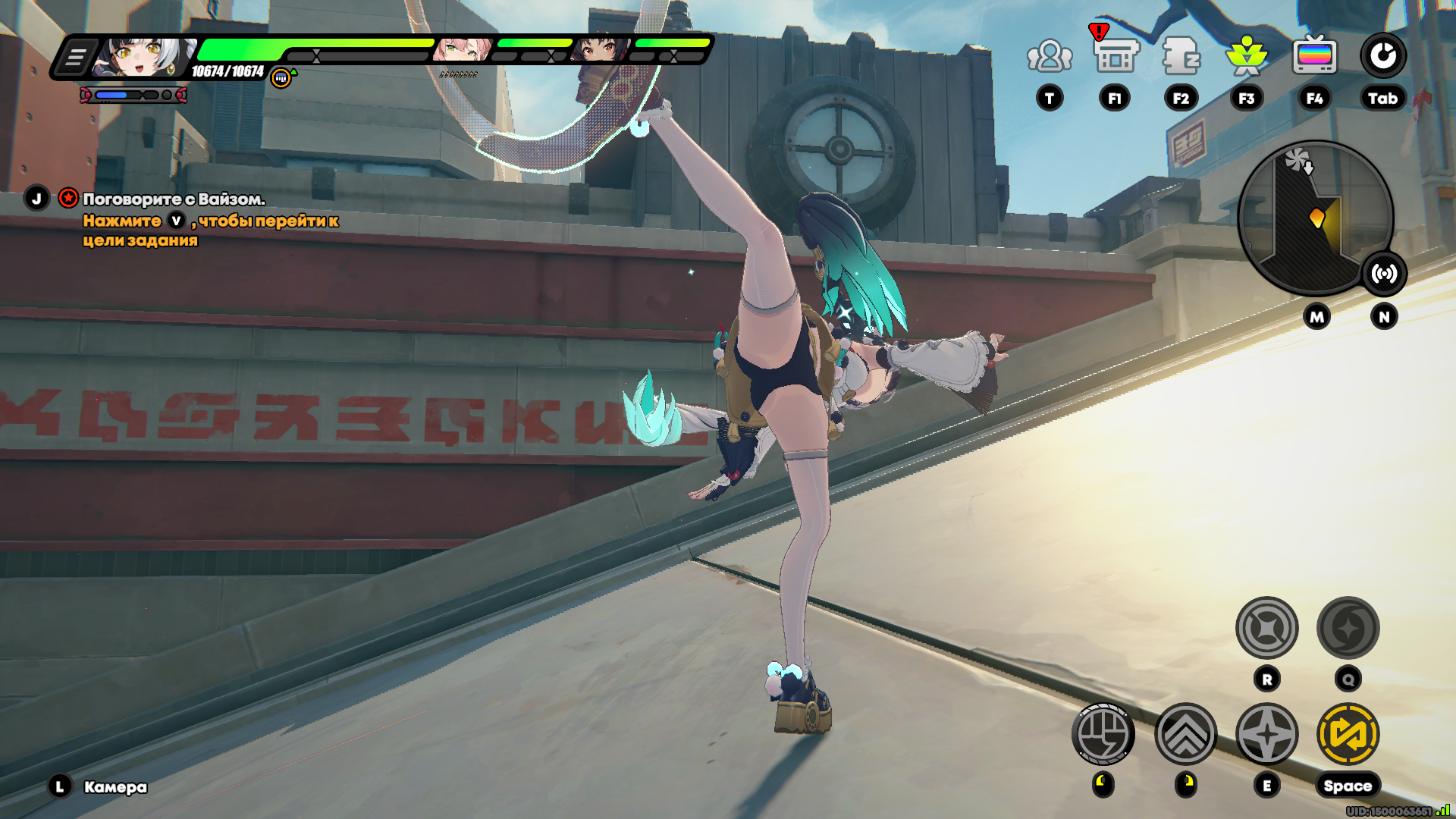Image resolution: width=1456 pixels, height=819 pixels.
Task: Open the circular minimap
Action: pyautogui.click(x=1314, y=218)
